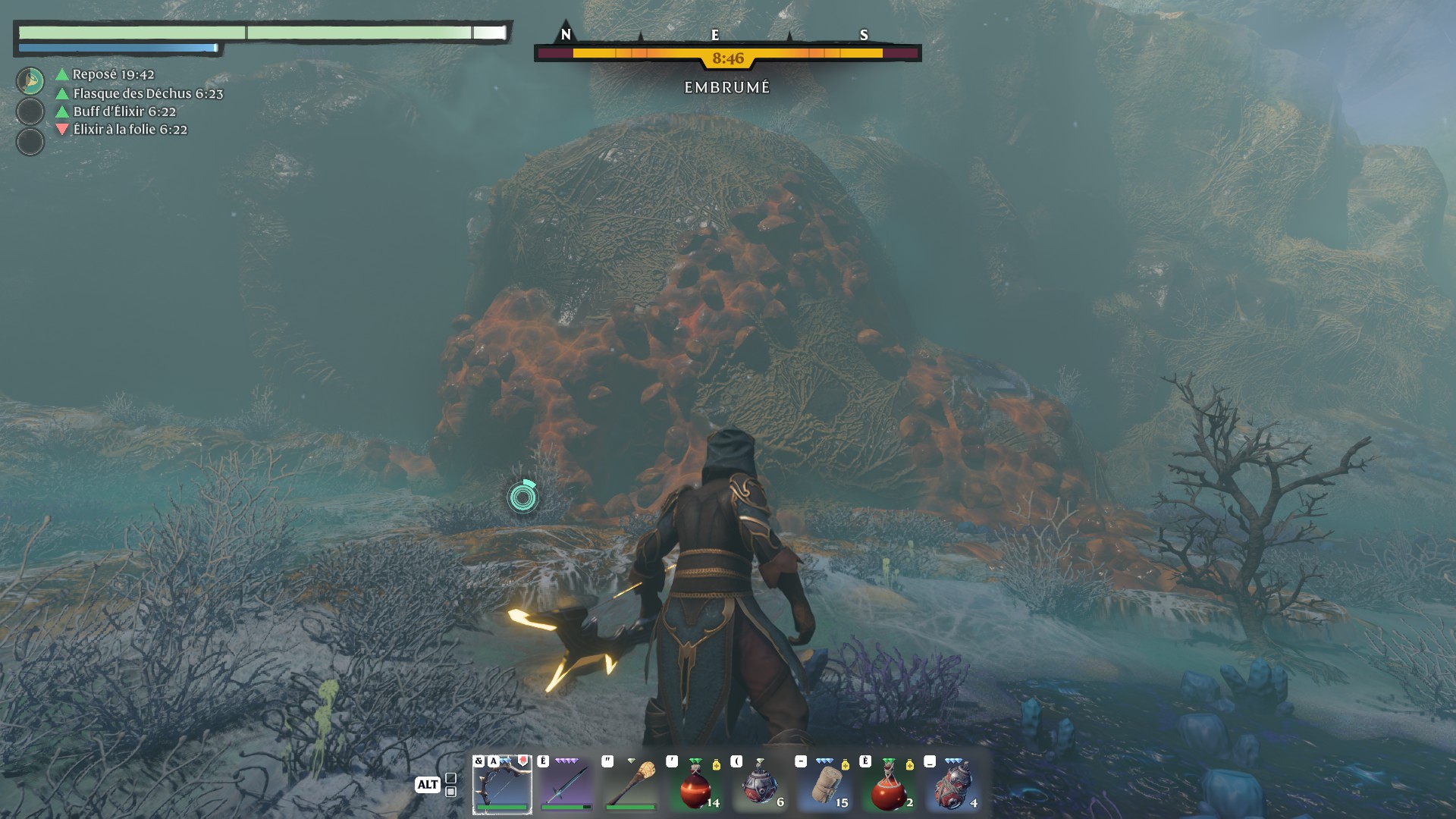
Task: Click the active food buff icon
Action: click(x=30, y=81)
